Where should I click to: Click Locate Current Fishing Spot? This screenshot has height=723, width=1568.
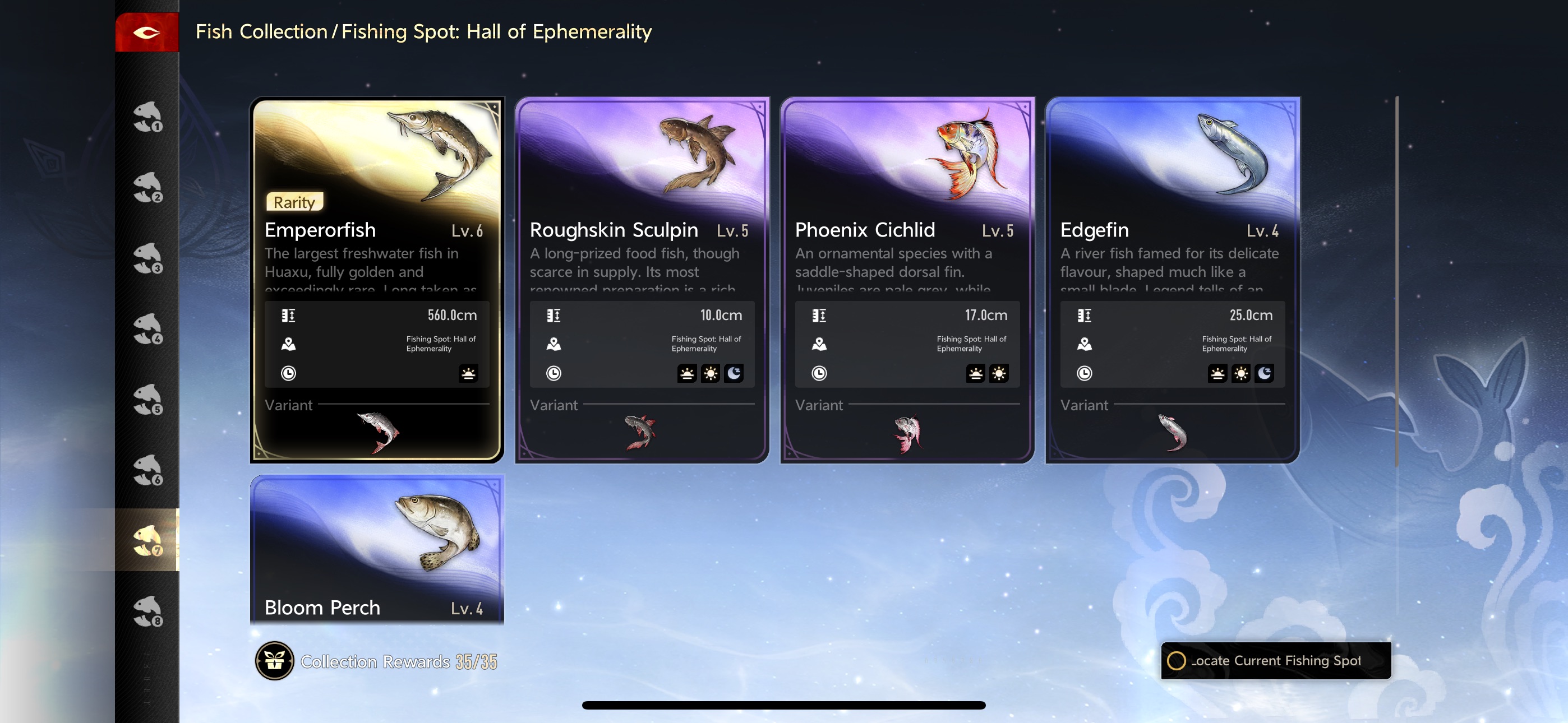coord(1276,661)
